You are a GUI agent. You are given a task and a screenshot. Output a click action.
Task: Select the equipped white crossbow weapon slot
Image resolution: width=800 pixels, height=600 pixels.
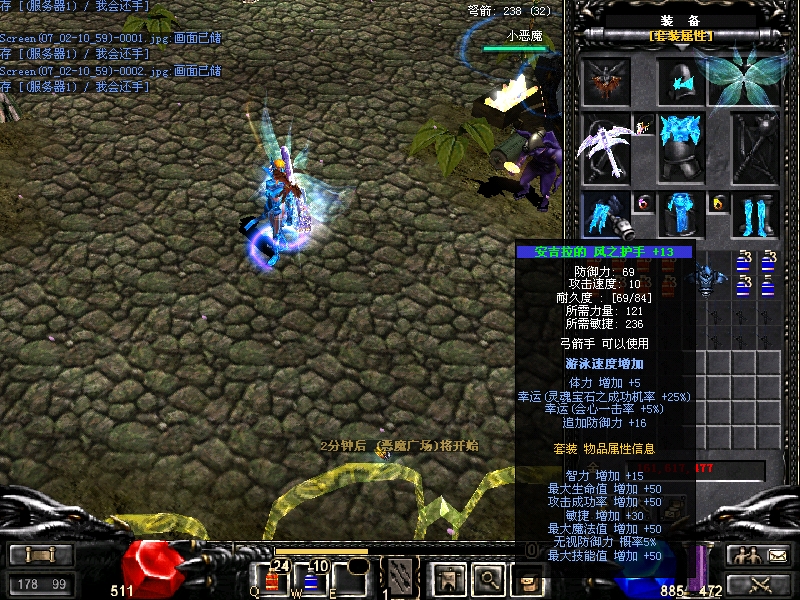coord(606,148)
